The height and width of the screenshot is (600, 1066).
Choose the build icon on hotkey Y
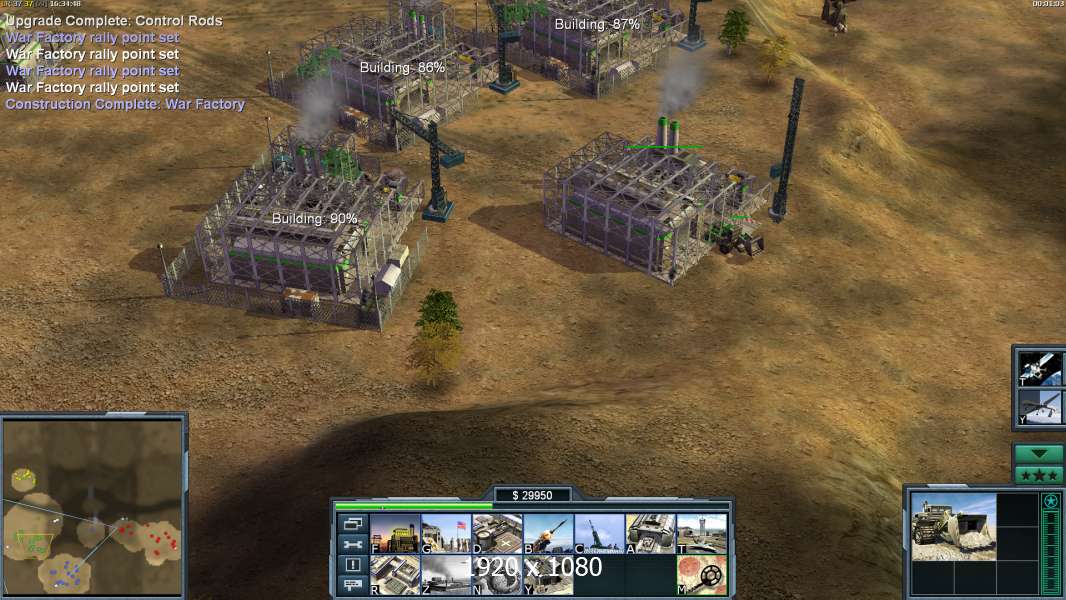click(548, 575)
